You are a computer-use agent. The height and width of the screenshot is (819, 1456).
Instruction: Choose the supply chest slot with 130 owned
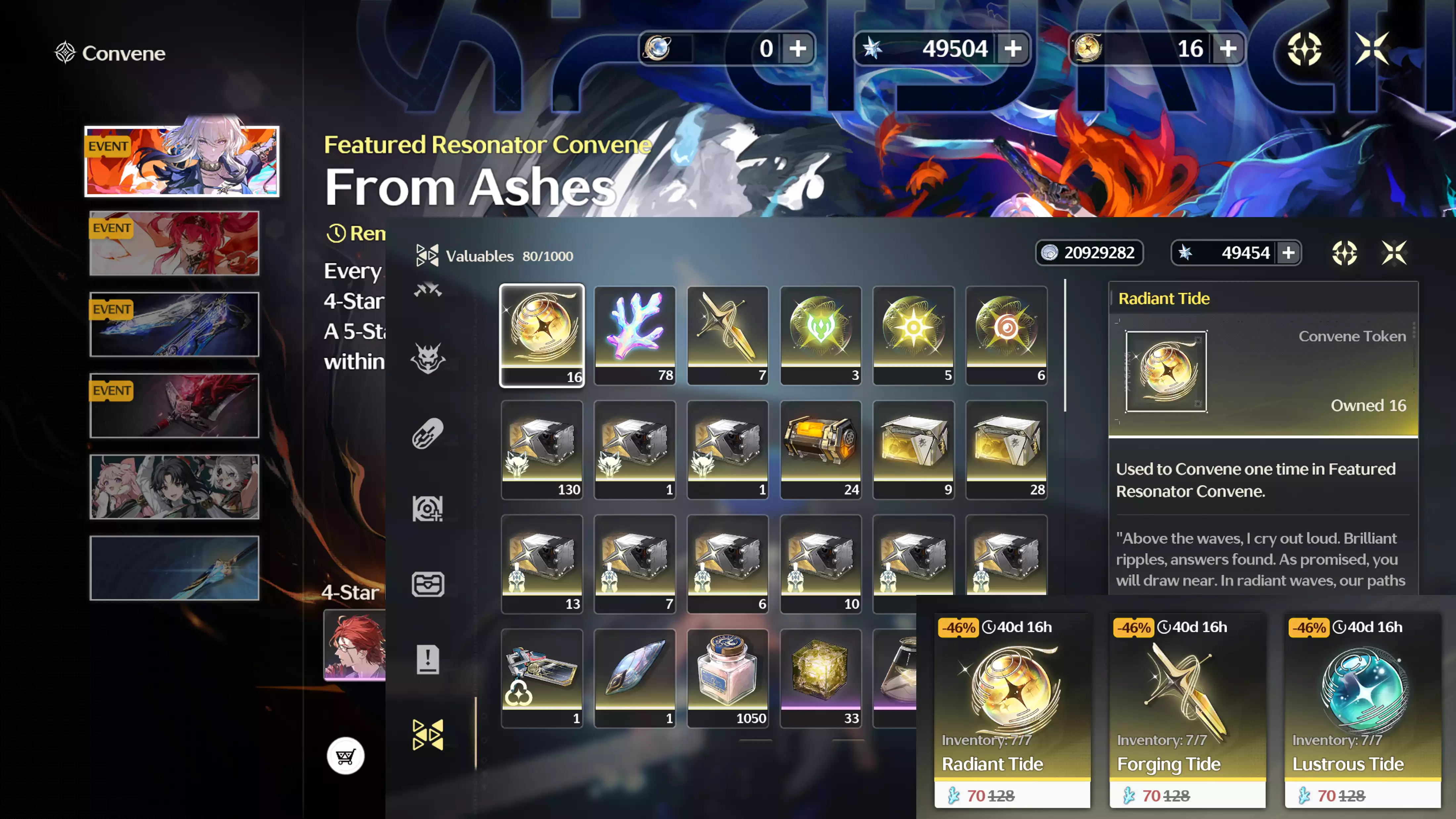coord(541,449)
